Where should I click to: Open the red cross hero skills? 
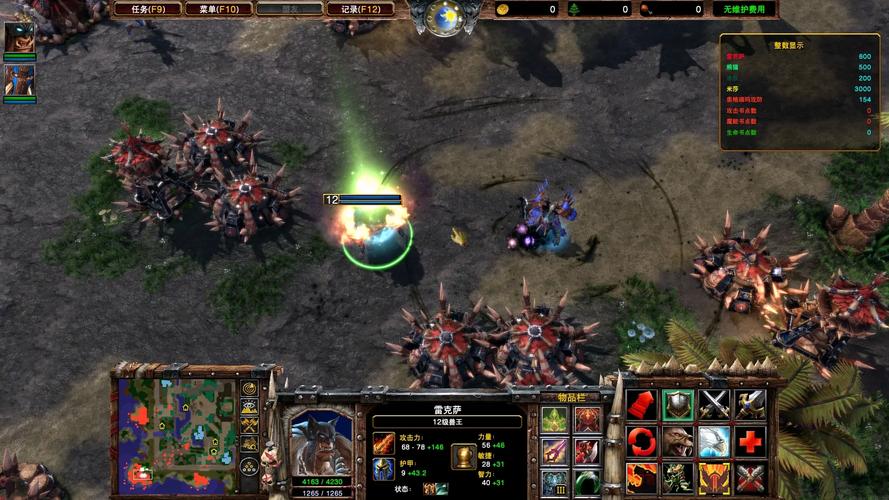coord(749,441)
